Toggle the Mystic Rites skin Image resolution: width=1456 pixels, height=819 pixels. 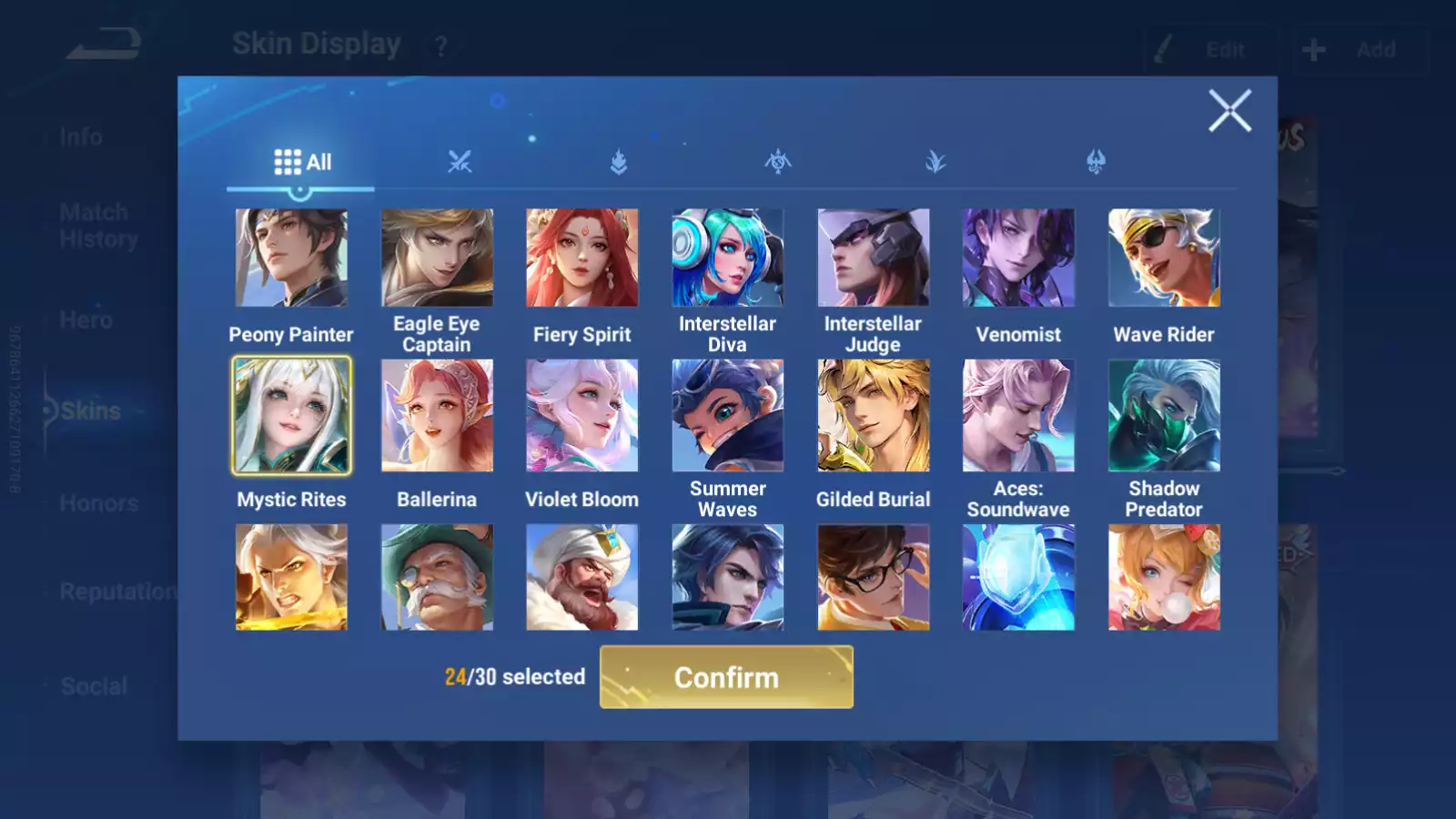[291, 416]
